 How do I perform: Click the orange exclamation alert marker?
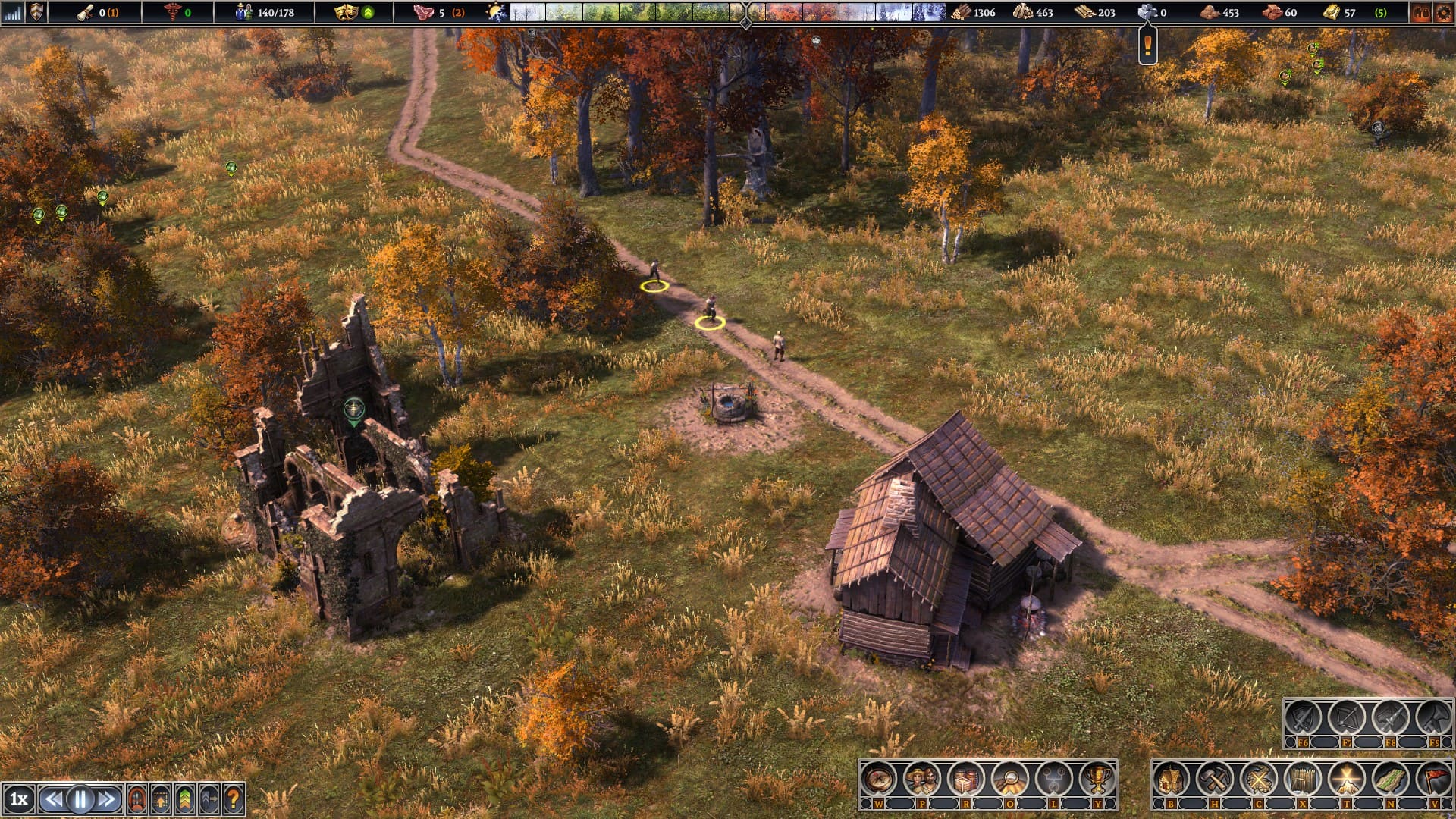point(1148,47)
